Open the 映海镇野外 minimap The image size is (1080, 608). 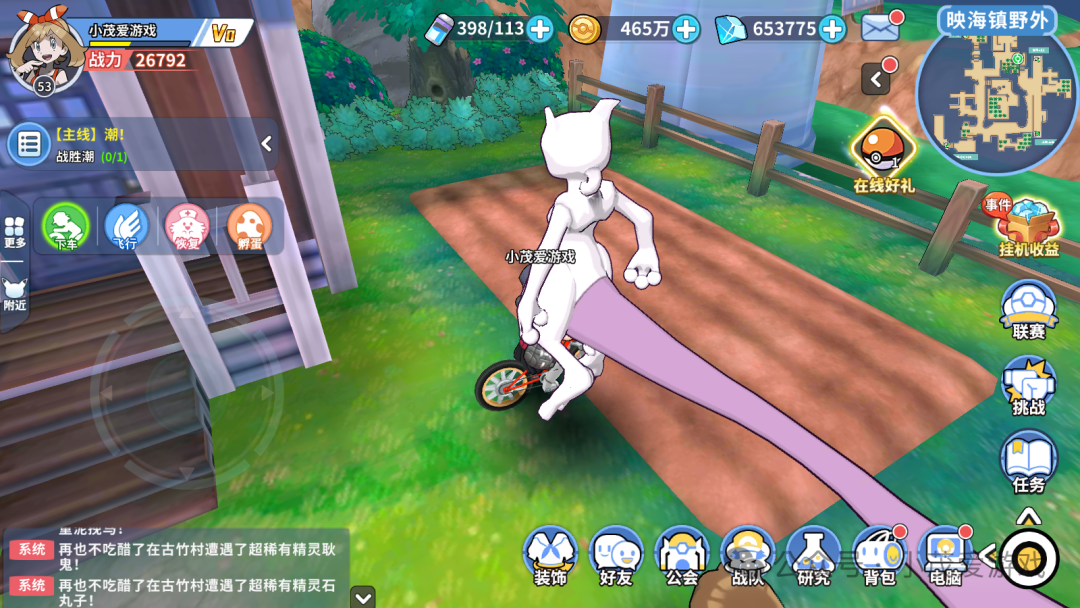(x=996, y=95)
